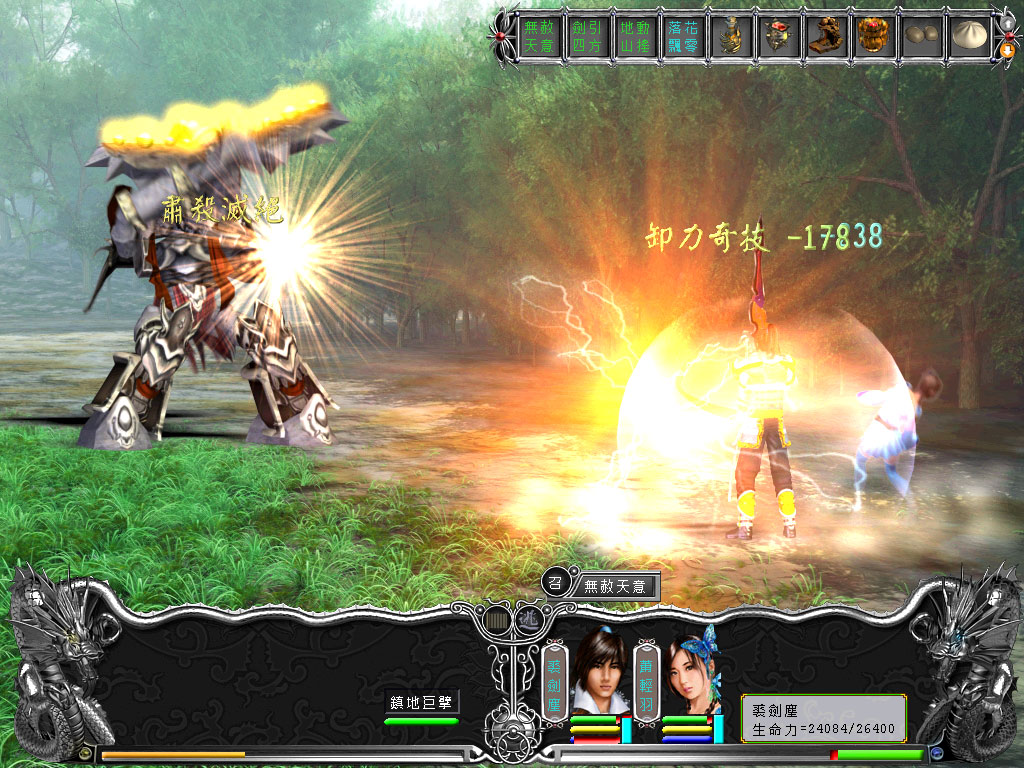This screenshot has width=1024, height=768.
Task: Pick the bronze dragon statue item
Action: (829, 37)
